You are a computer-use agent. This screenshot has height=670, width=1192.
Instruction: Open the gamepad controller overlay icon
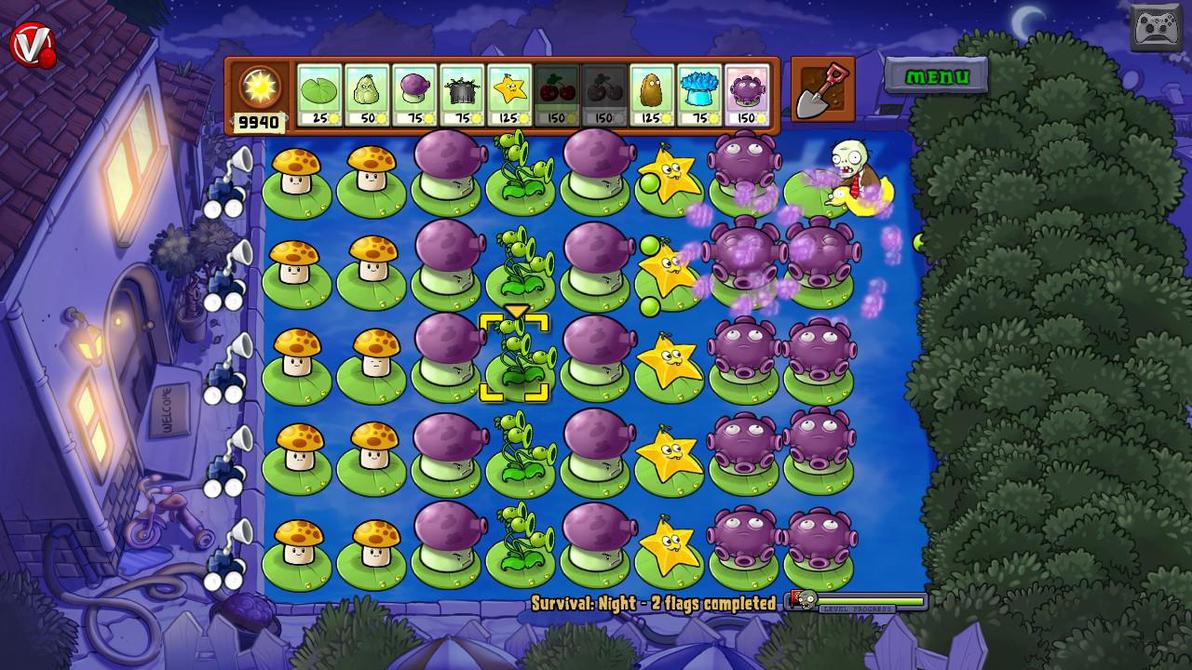click(x=1156, y=27)
